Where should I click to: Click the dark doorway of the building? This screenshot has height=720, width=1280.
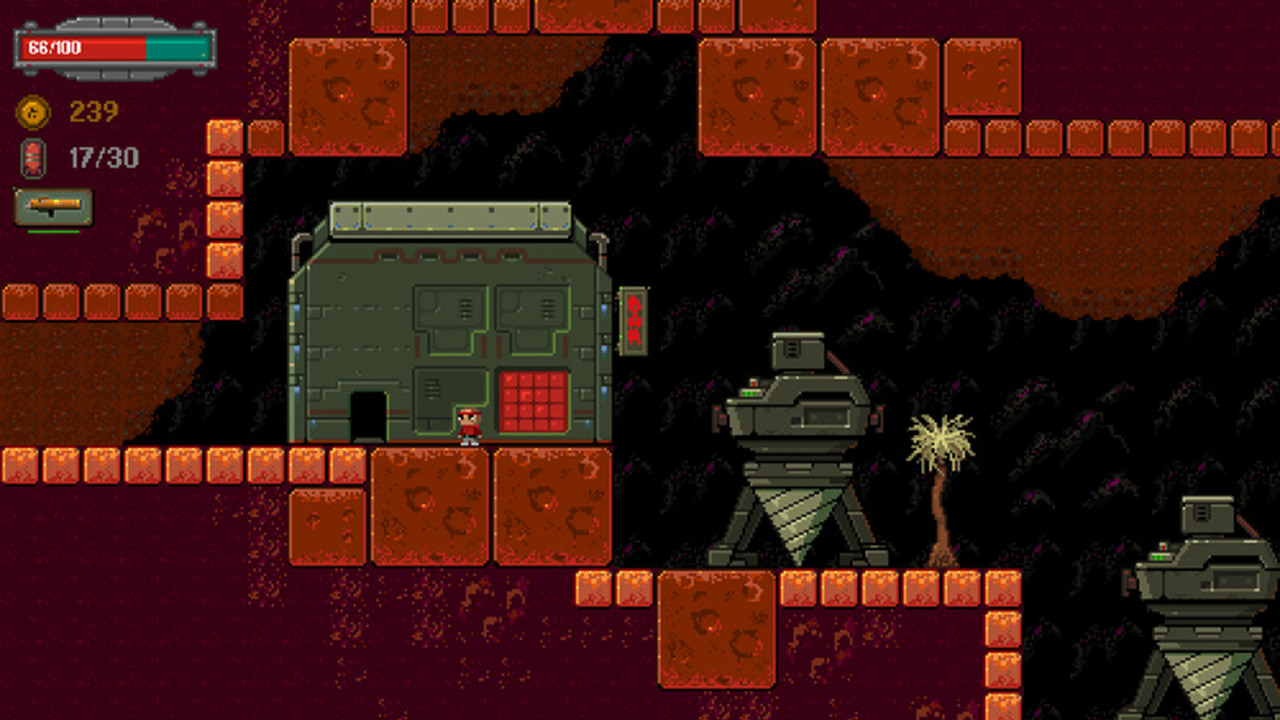[369, 414]
